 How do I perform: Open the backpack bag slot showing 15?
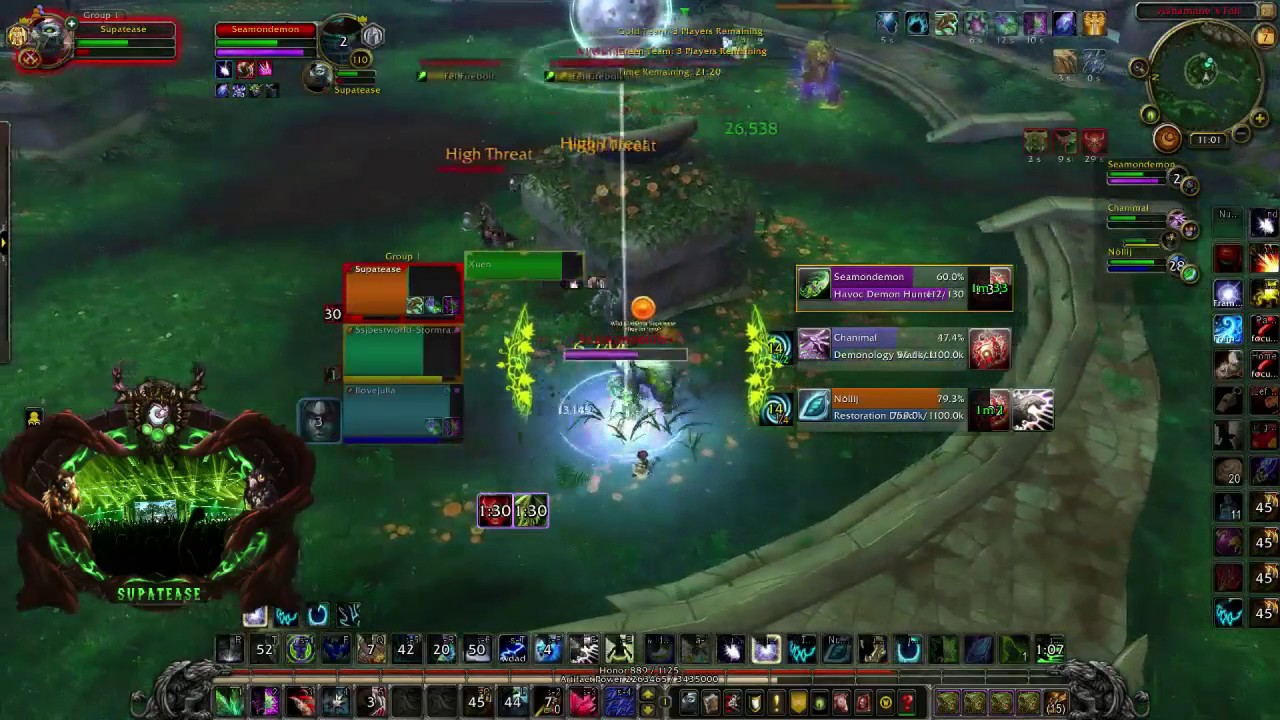[x=1055, y=703]
